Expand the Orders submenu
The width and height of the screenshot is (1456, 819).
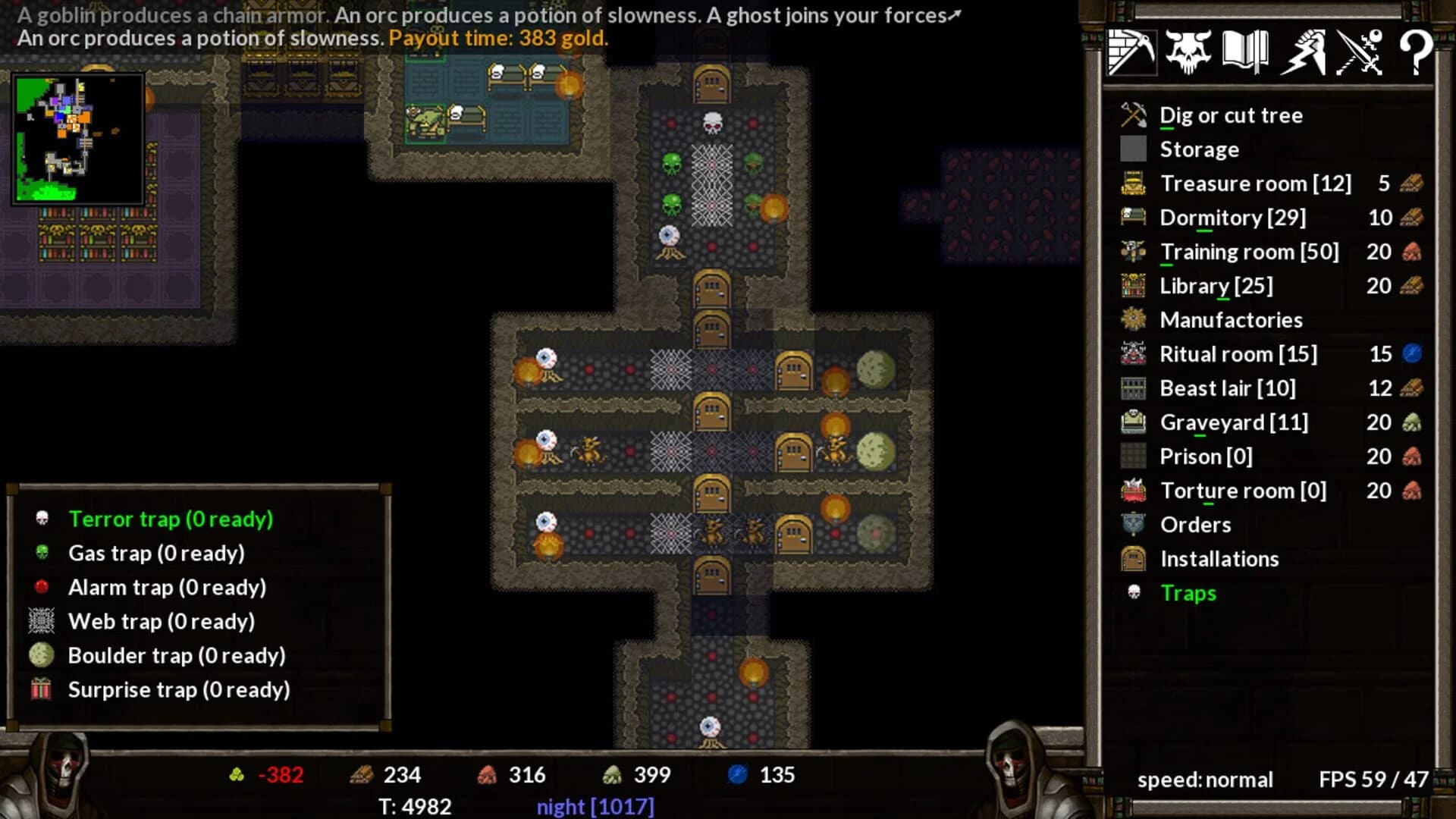point(1196,524)
